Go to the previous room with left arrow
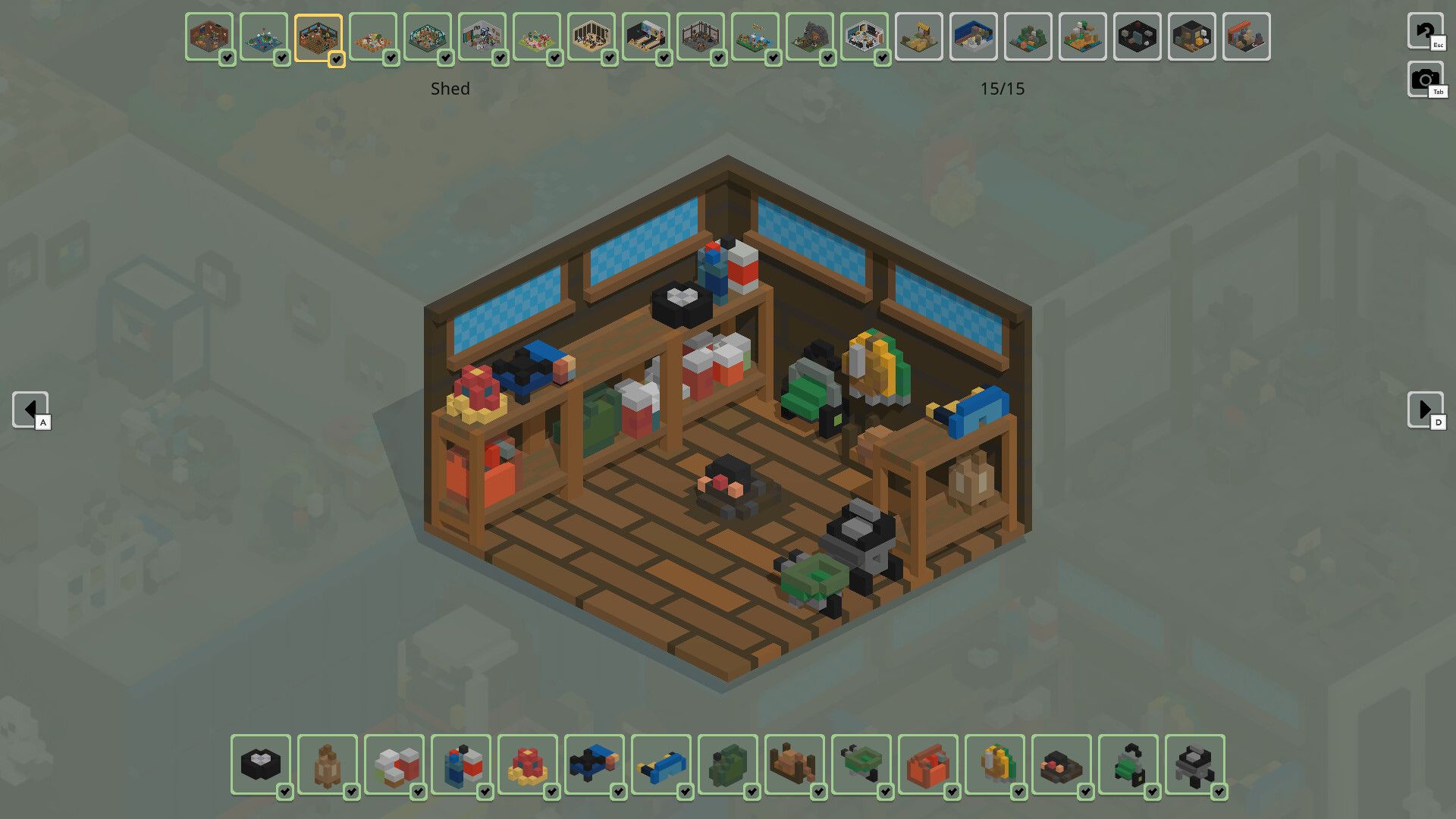Viewport: 1456px width, 819px height. 30,409
